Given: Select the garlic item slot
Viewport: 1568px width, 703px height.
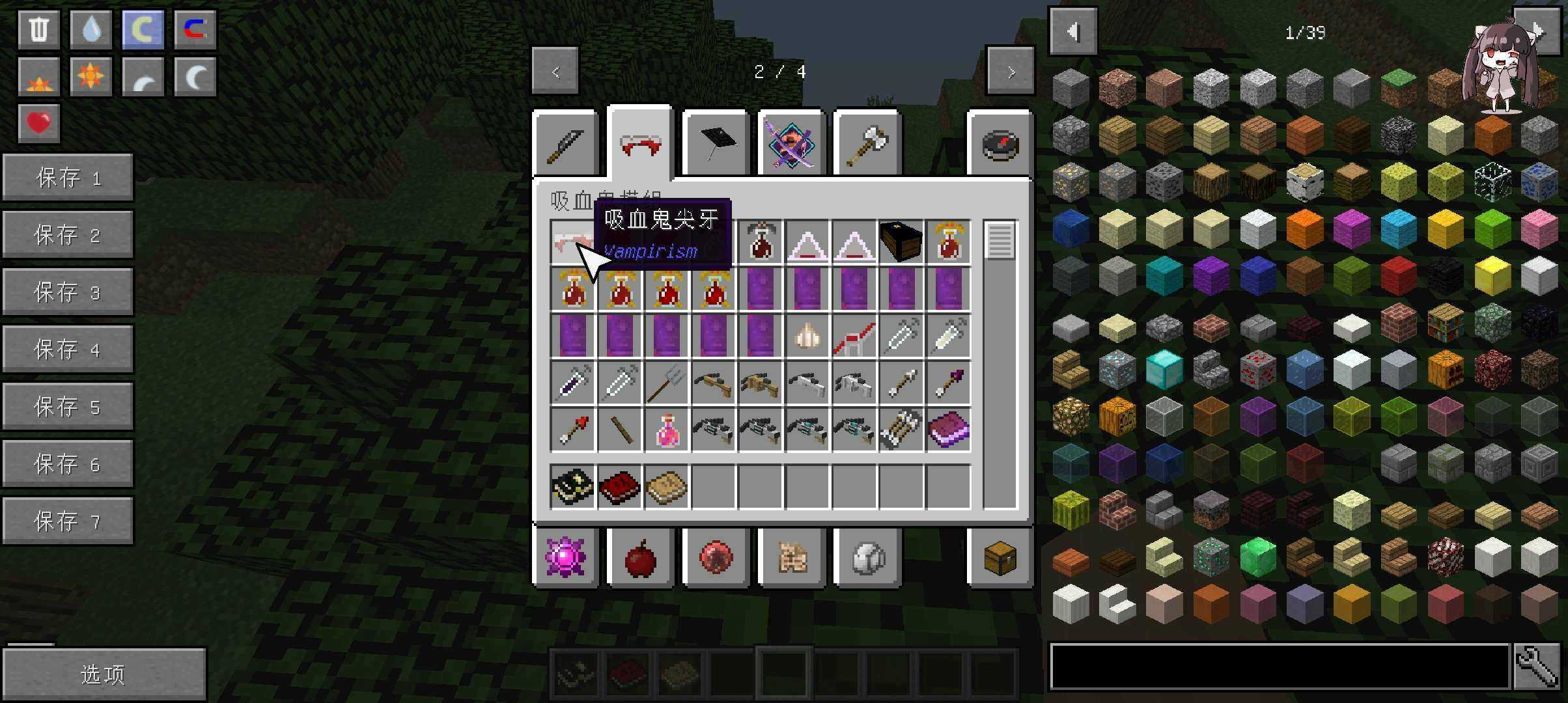Looking at the screenshot, I should [807, 336].
